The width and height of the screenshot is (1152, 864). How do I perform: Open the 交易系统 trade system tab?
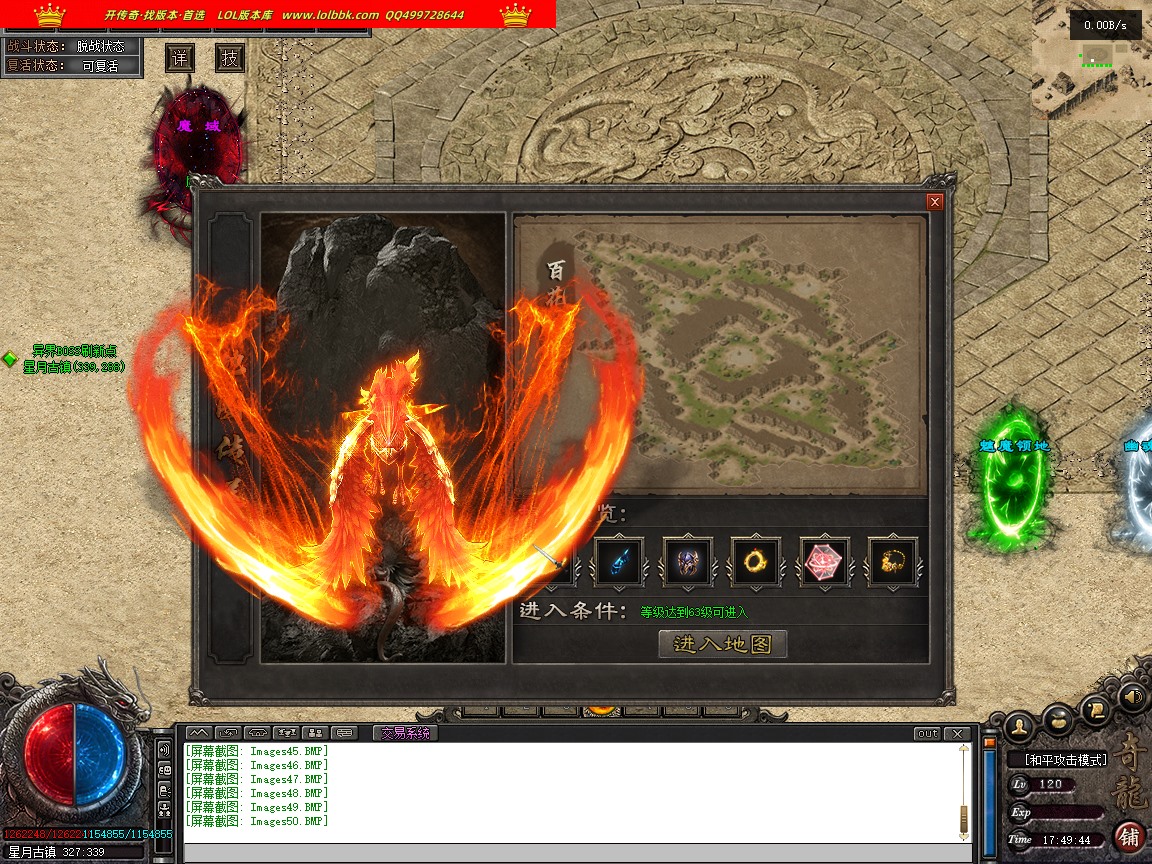click(404, 733)
